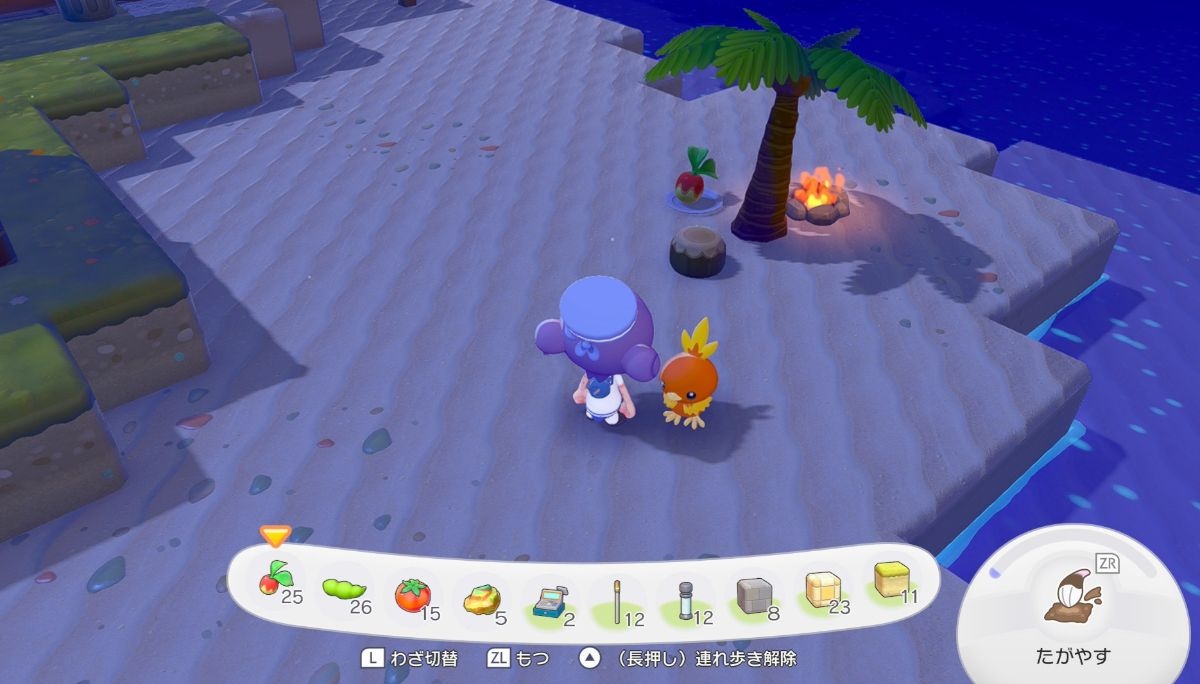Image resolution: width=1200 pixels, height=684 pixels.
Task: Select the red radish hotbar slot
Action: (x=275, y=581)
